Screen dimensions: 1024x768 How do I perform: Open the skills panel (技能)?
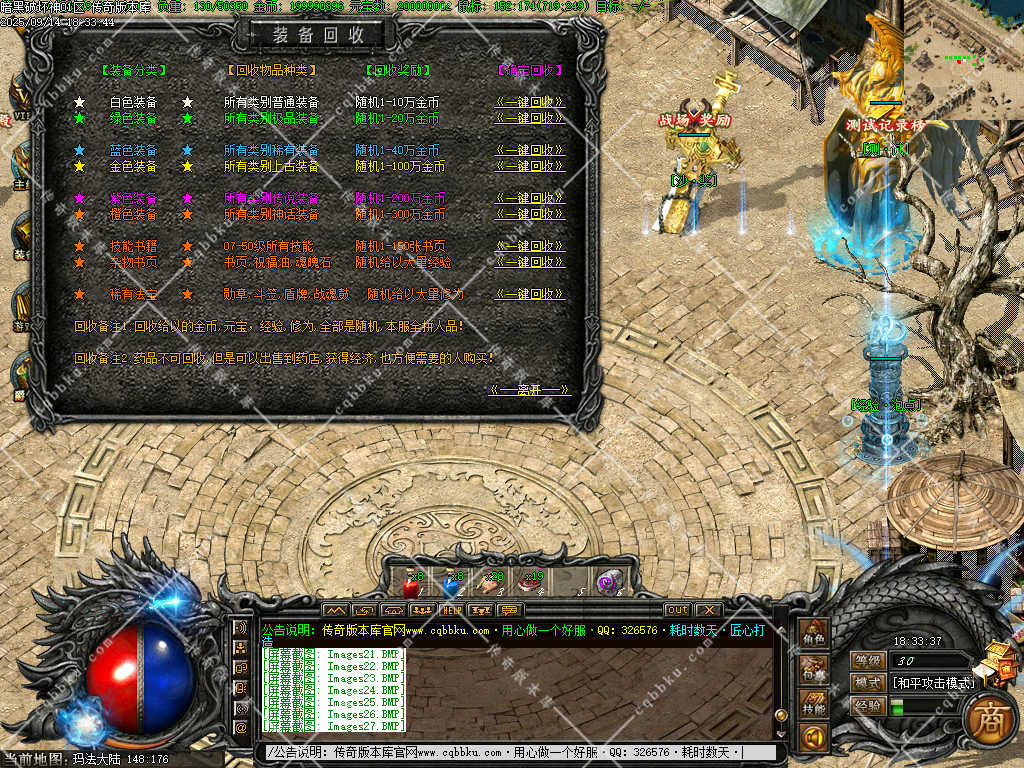pos(812,703)
